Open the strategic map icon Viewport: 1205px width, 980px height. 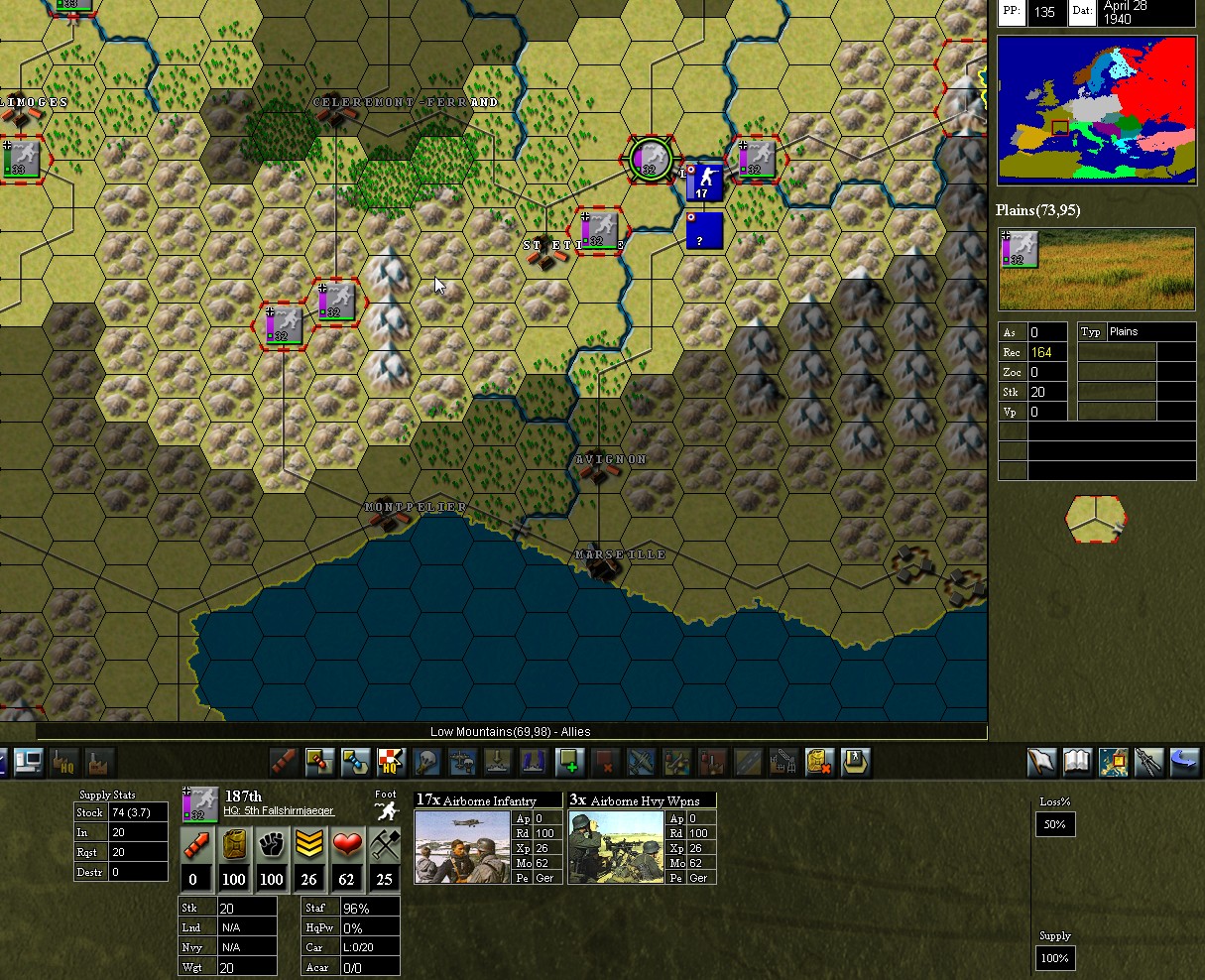point(1113,762)
